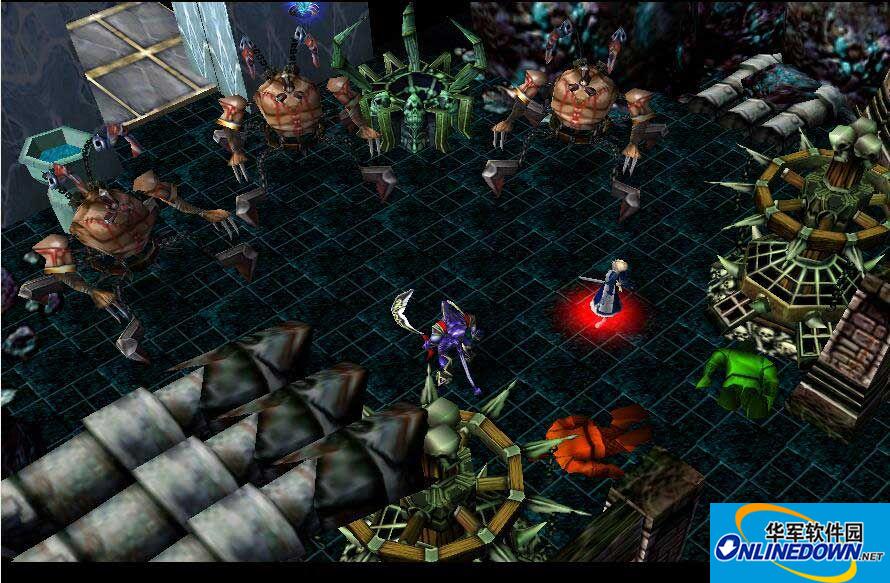This screenshot has height=583, width=890.
Task: Select the swordsman unit marked by red circle
Action: pyautogui.click(x=606, y=292)
